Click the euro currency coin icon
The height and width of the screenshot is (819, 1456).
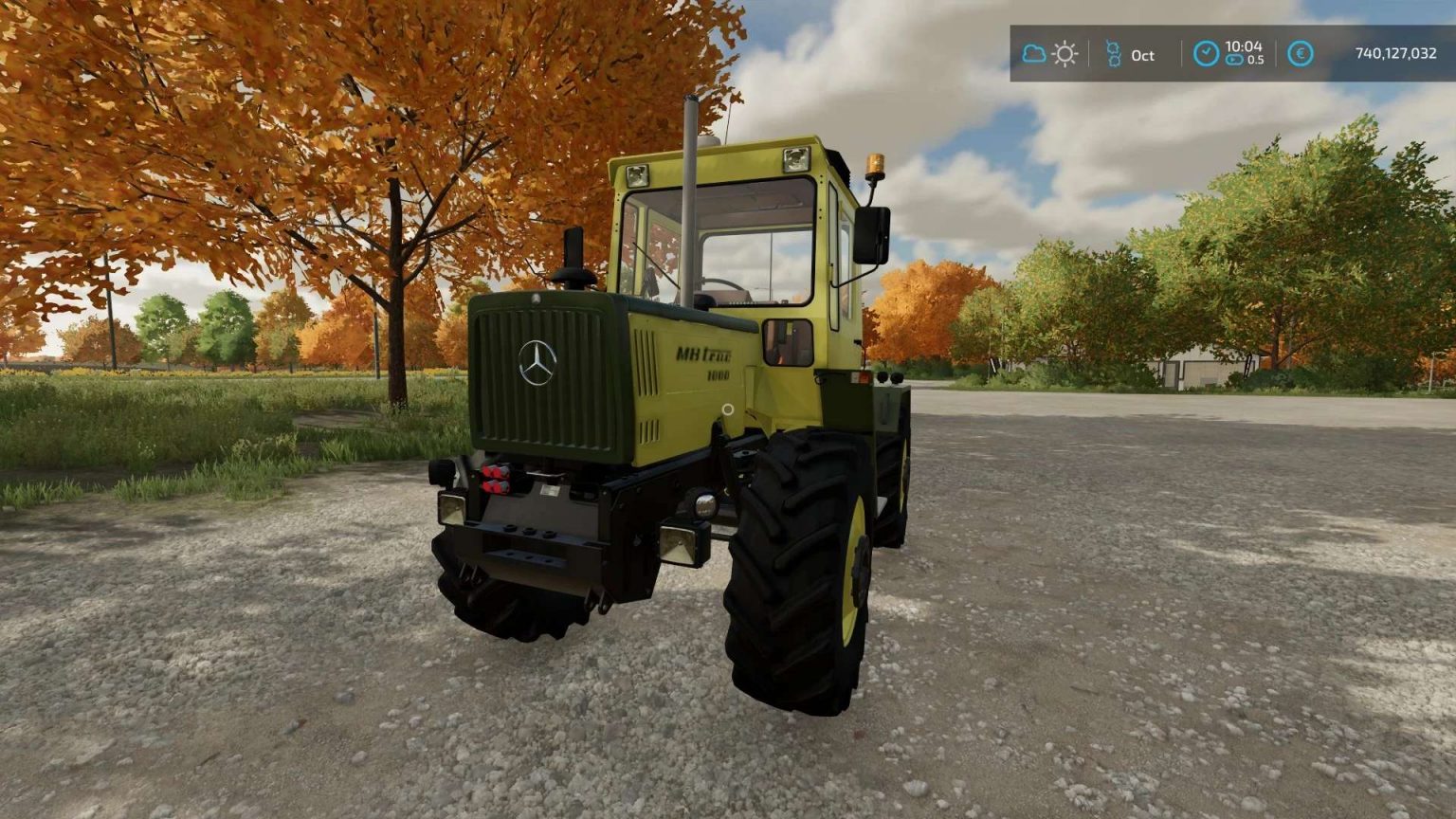coord(1300,53)
